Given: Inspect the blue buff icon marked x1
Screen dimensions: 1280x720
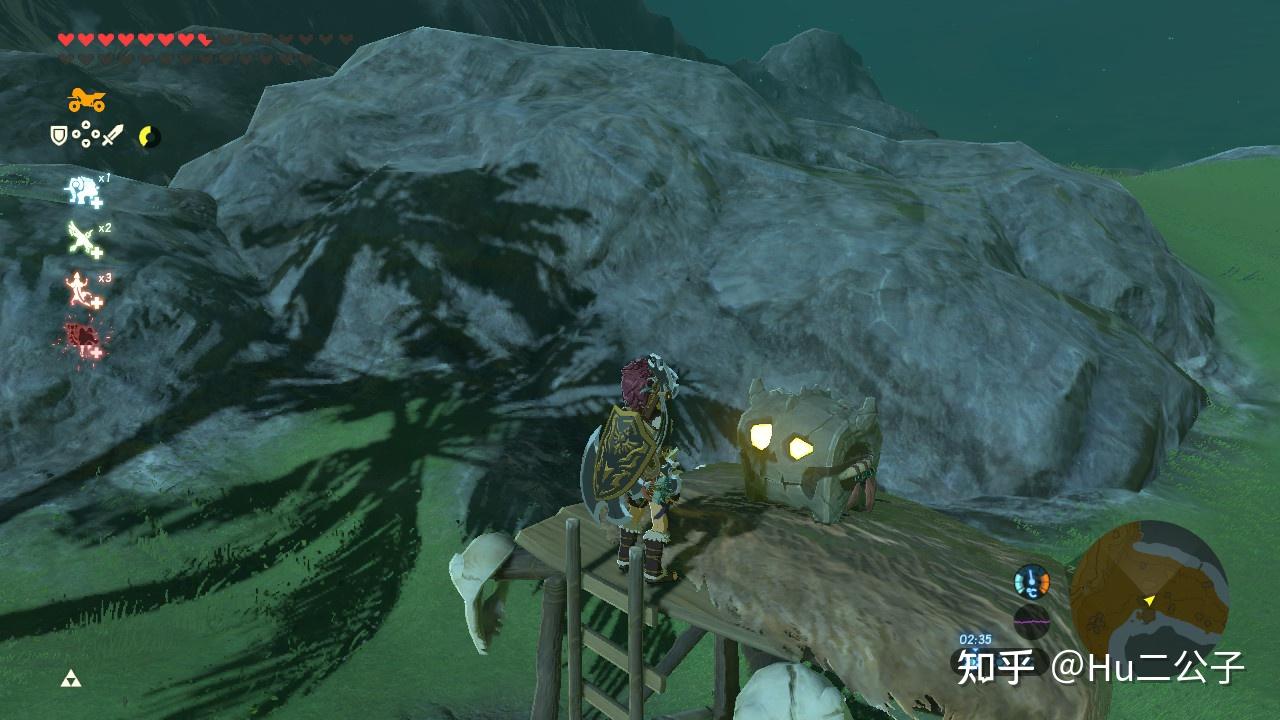Looking at the screenshot, I should point(83,190).
